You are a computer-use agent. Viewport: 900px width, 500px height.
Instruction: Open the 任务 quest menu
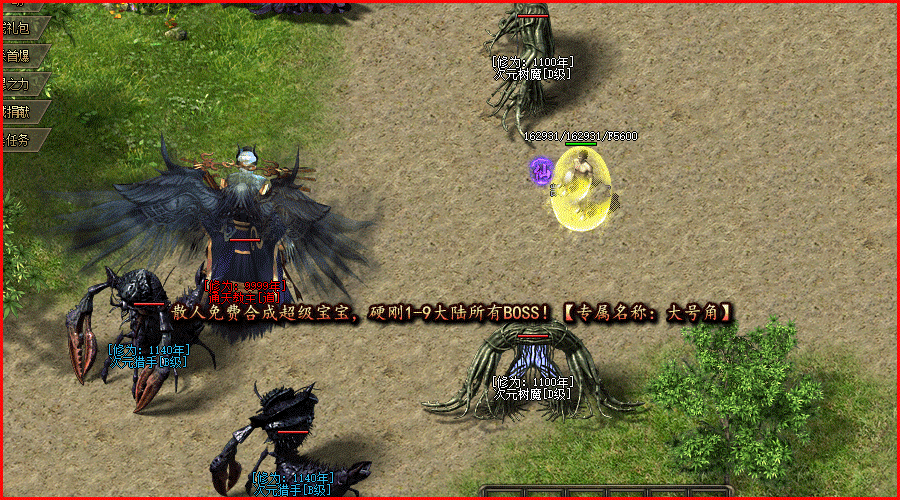pyautogui.click(x=20, y=140)
